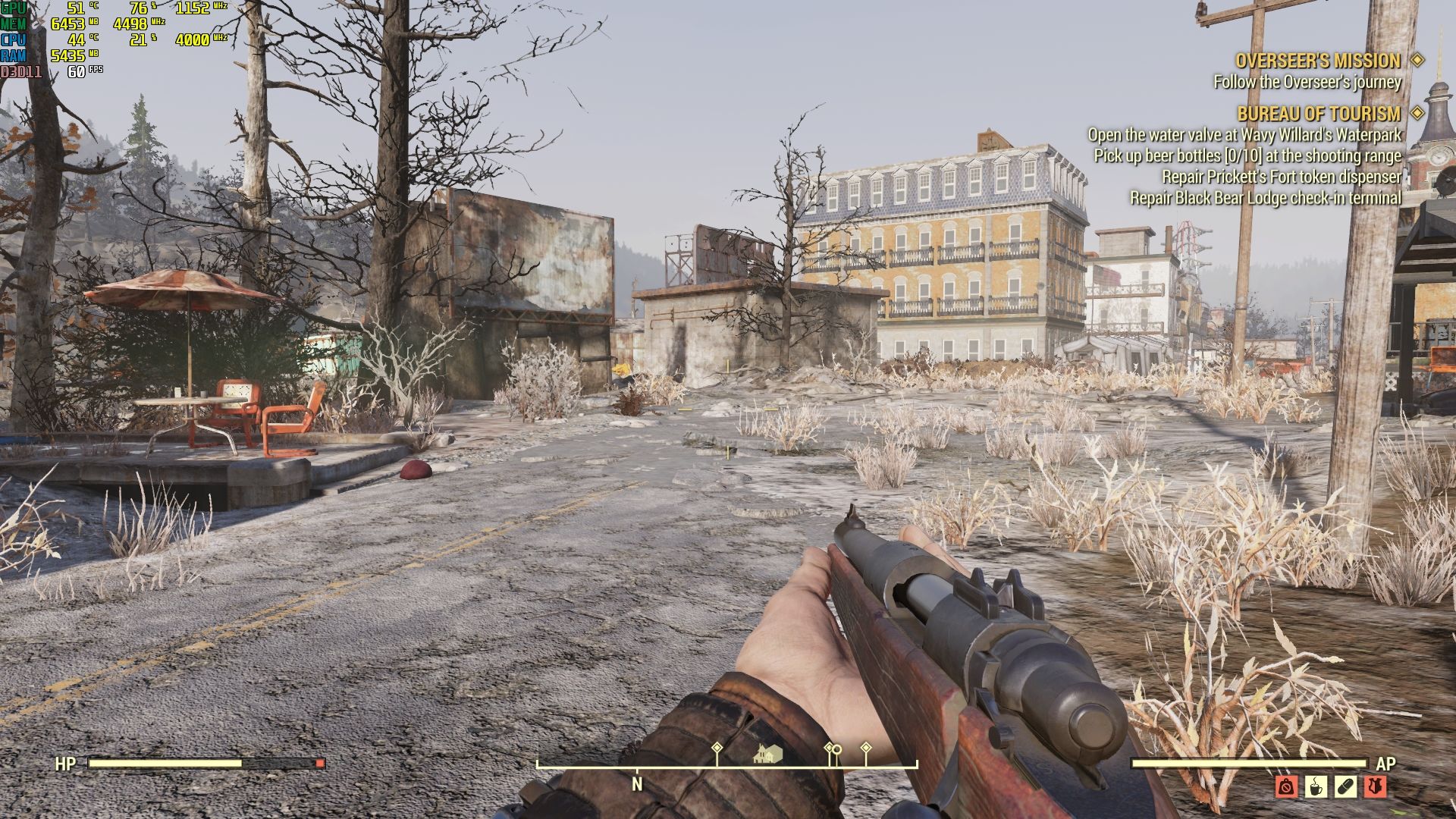Pick the Black Bear Lodge terminal objective
1456x819 pixels.
pos(1266,198)
